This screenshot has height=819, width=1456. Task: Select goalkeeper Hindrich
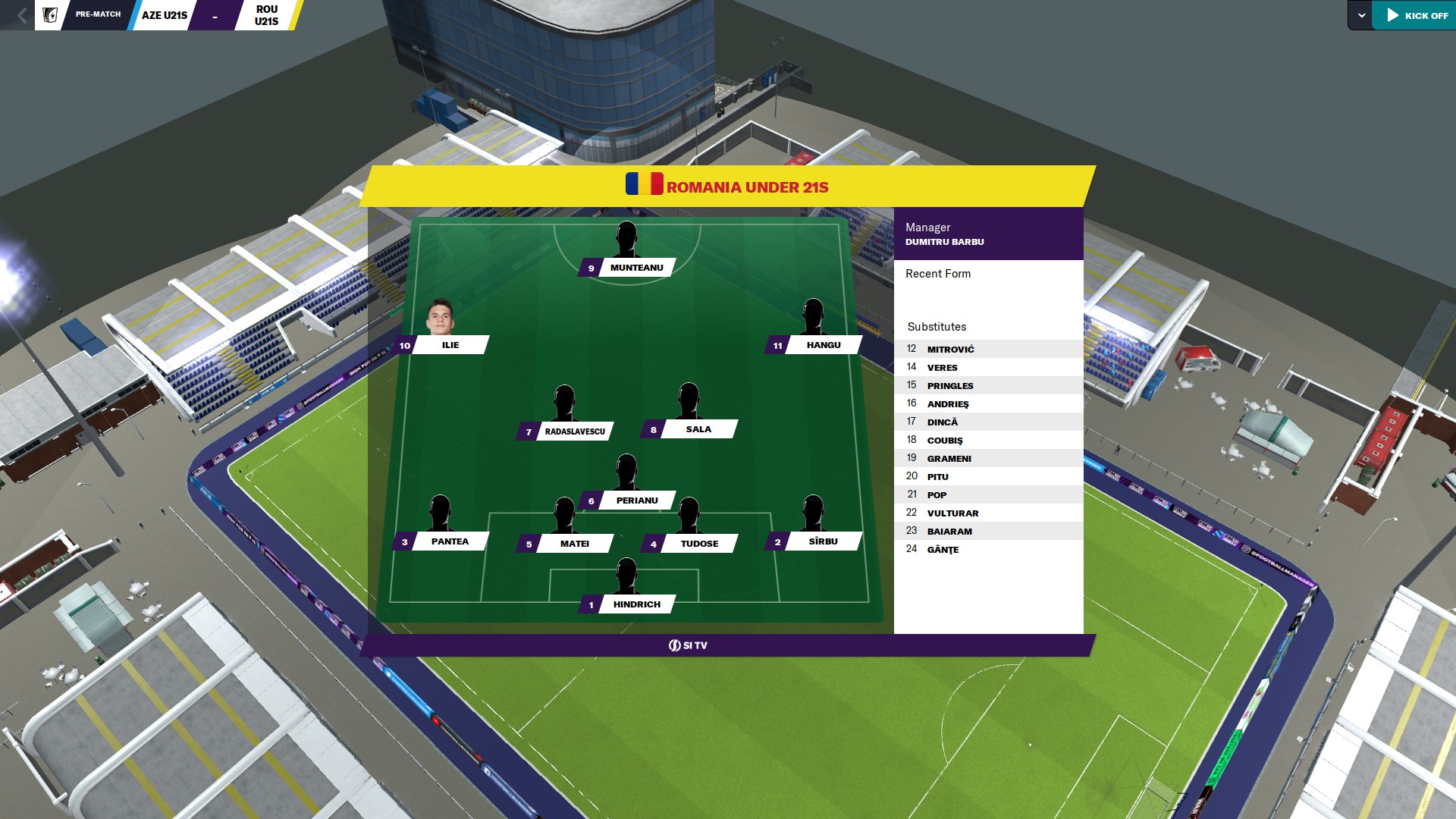[636, 604]
